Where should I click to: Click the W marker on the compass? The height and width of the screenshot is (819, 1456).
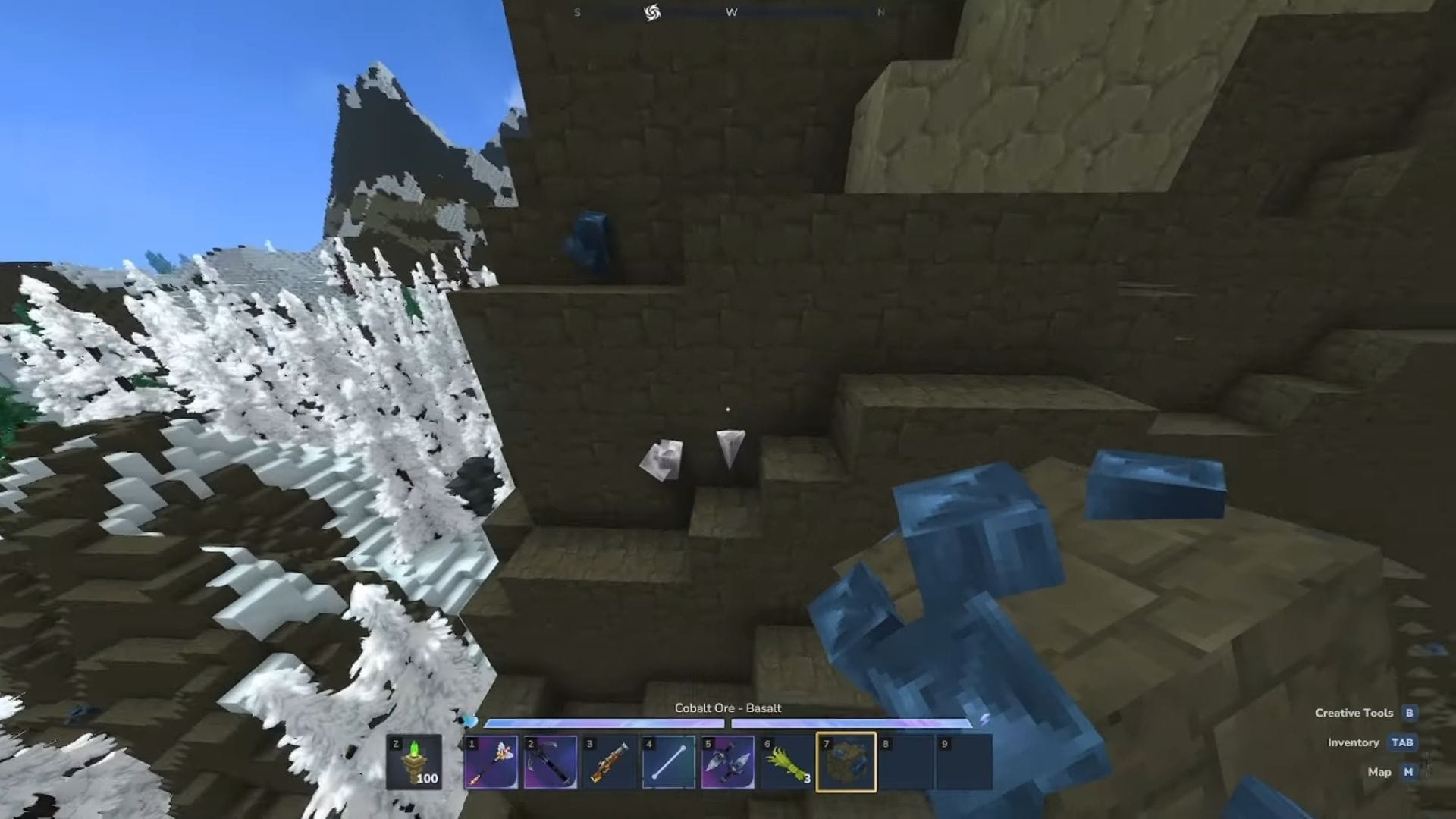[730, 11]
